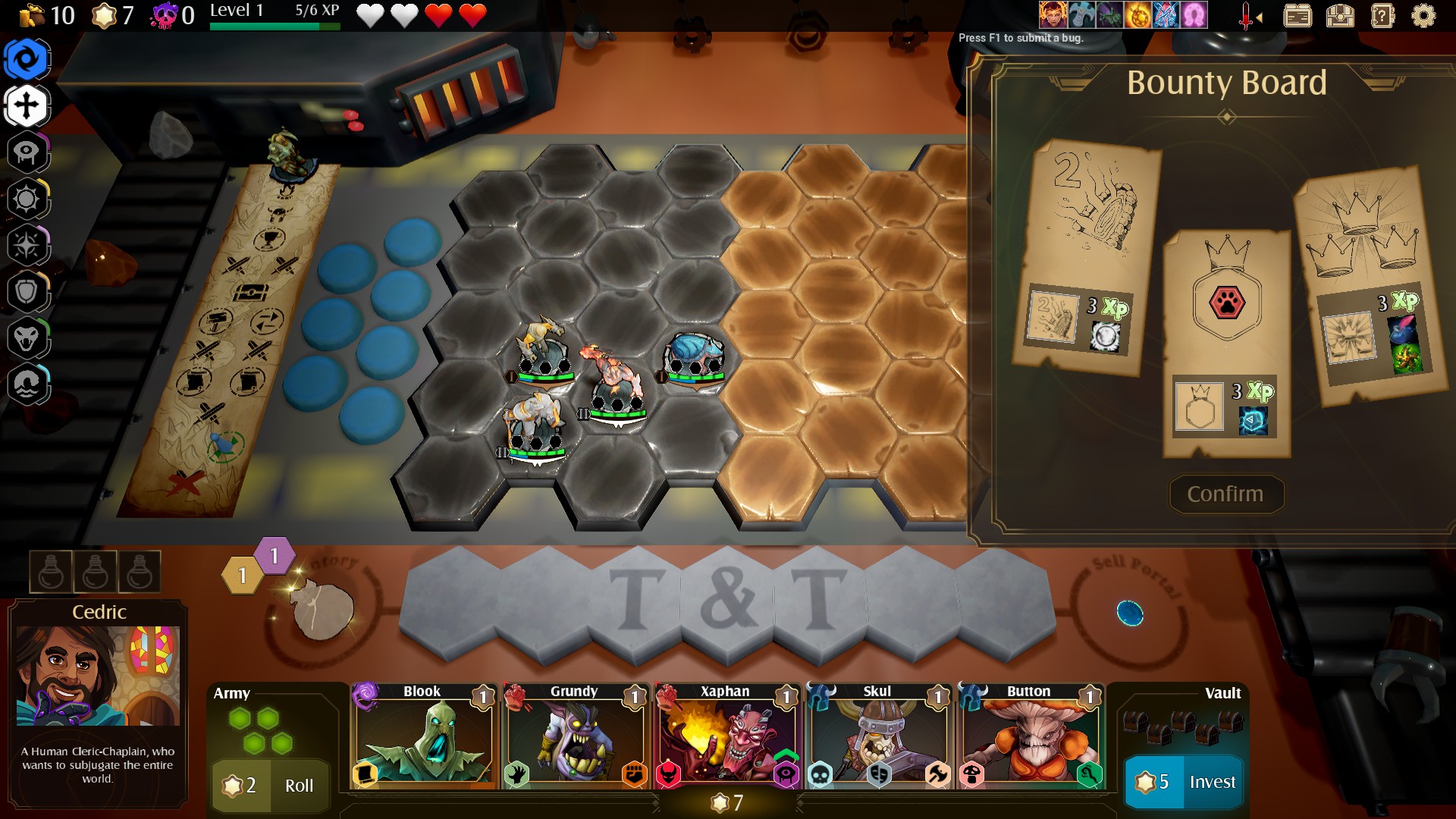The height and width of the screenshot is (819, 1456).
Task: Open the treasure chest icon in top bar
Action: (x=1340, y=16)
